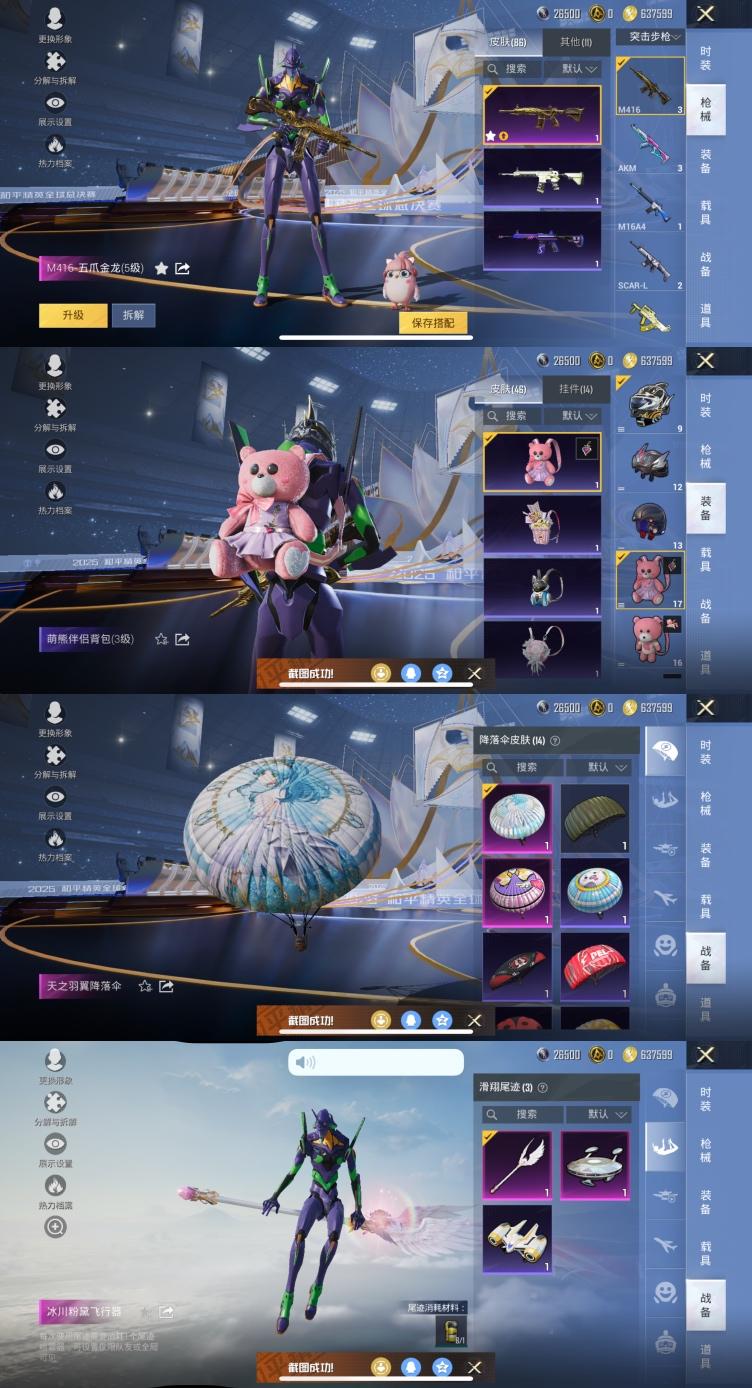Image resolution: width=752 pixels, height=1388 pixels.
Task: Choose the golden aircraft glide trail
Action: (517, 1239)
